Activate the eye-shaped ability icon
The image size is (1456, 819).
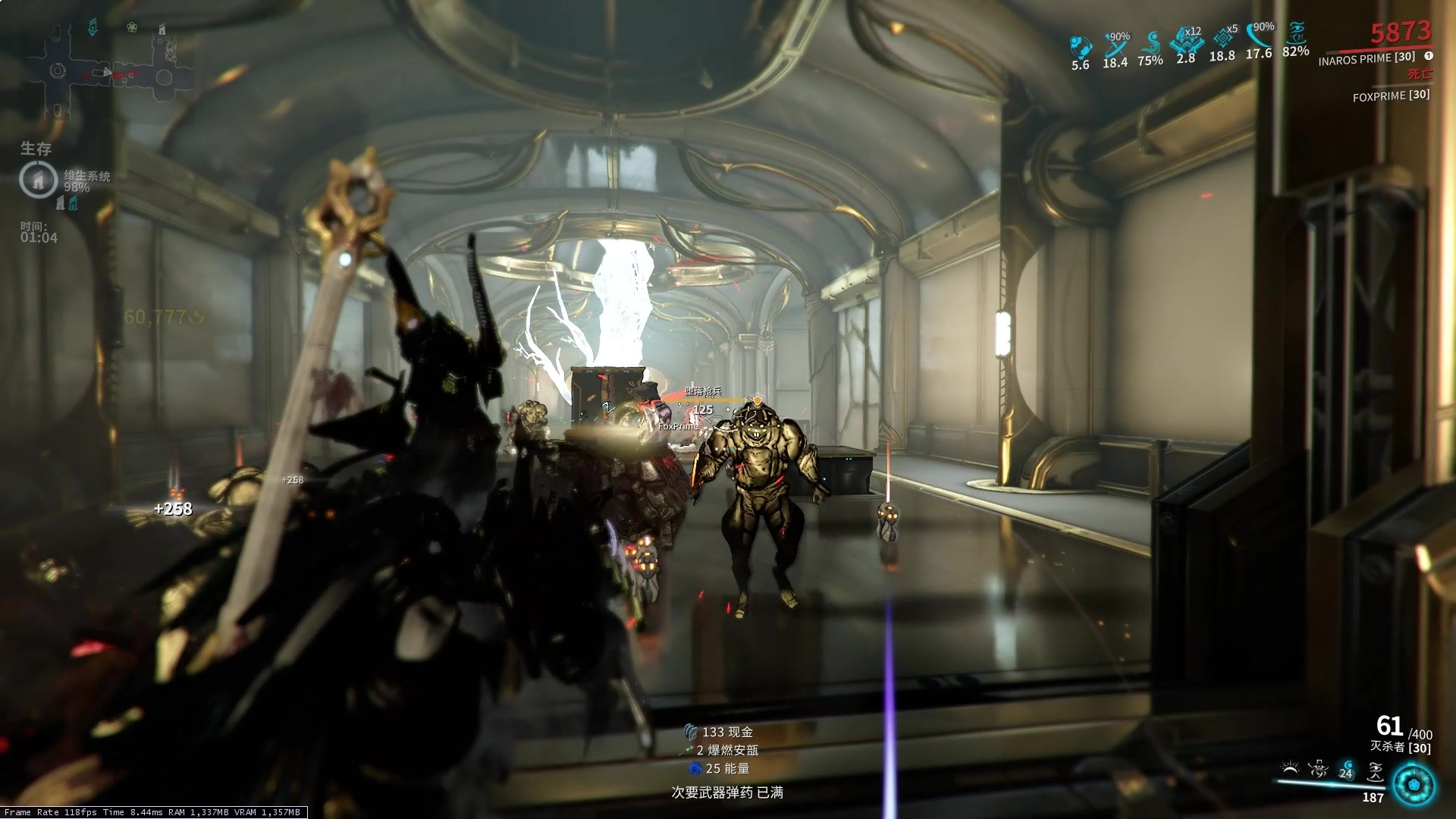[1374, 770]
